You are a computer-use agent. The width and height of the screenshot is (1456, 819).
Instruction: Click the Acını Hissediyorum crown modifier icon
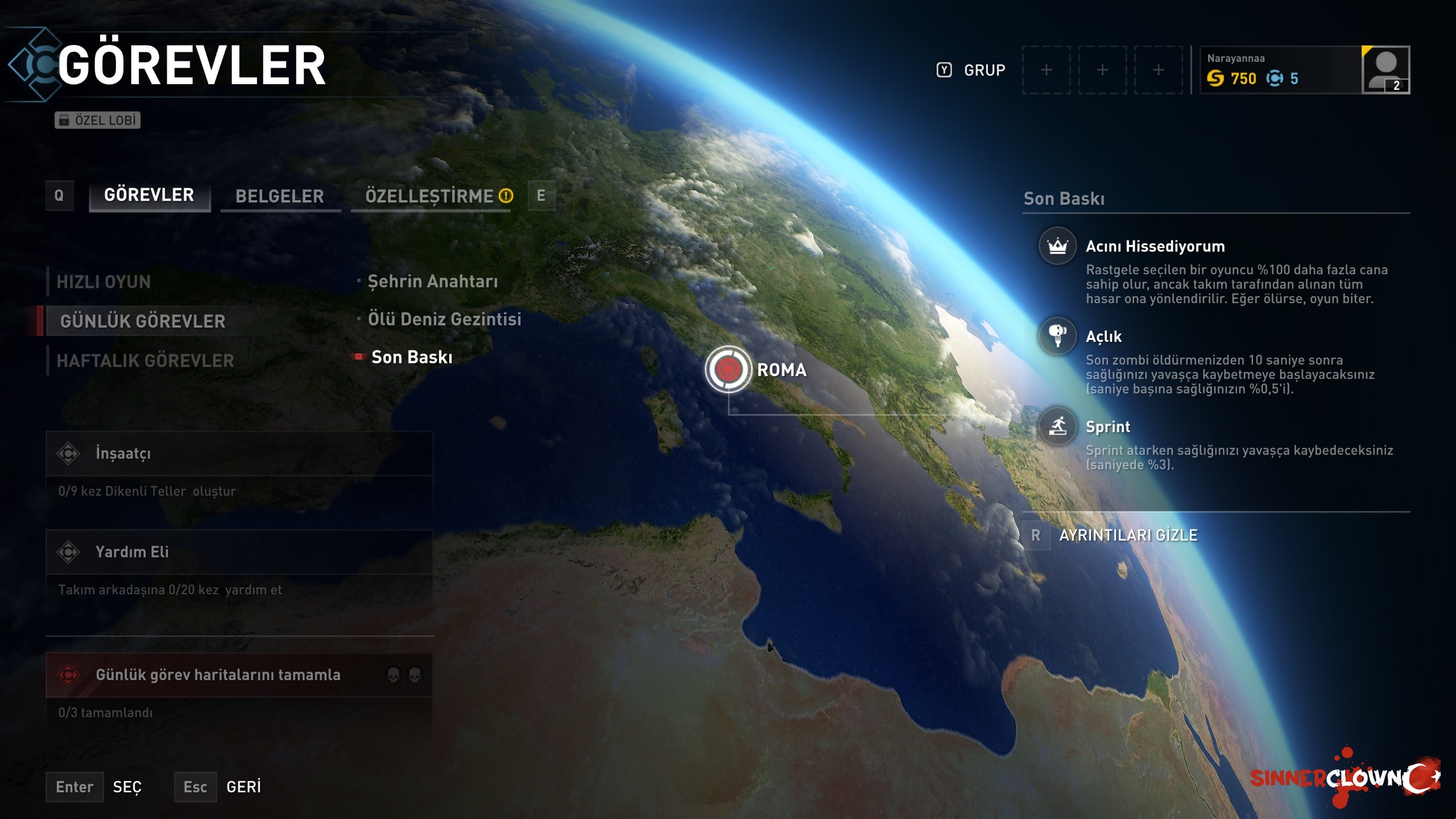pyautogui.click(x=1057, y=246)
